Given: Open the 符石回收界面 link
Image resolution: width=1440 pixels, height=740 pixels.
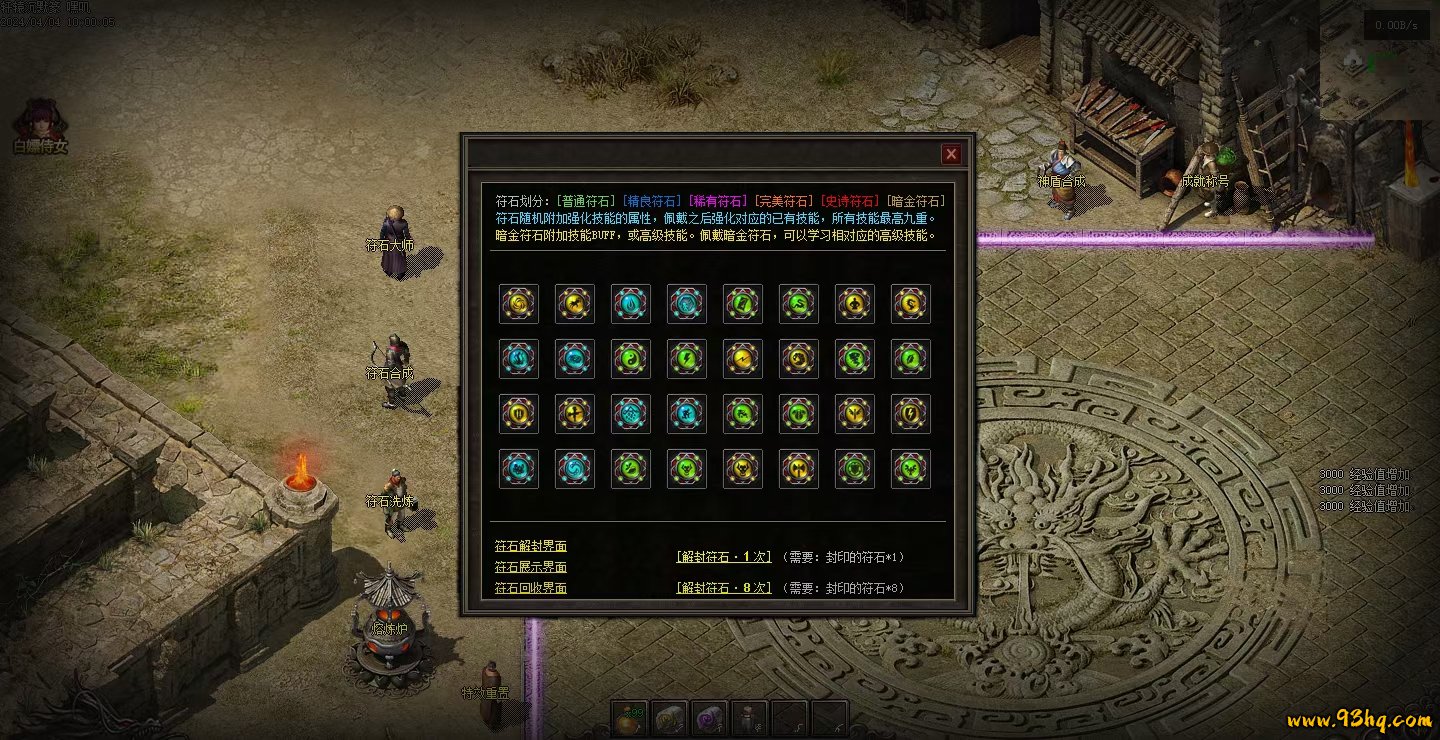Looking at the screenshot, I should tap(530, 588).
